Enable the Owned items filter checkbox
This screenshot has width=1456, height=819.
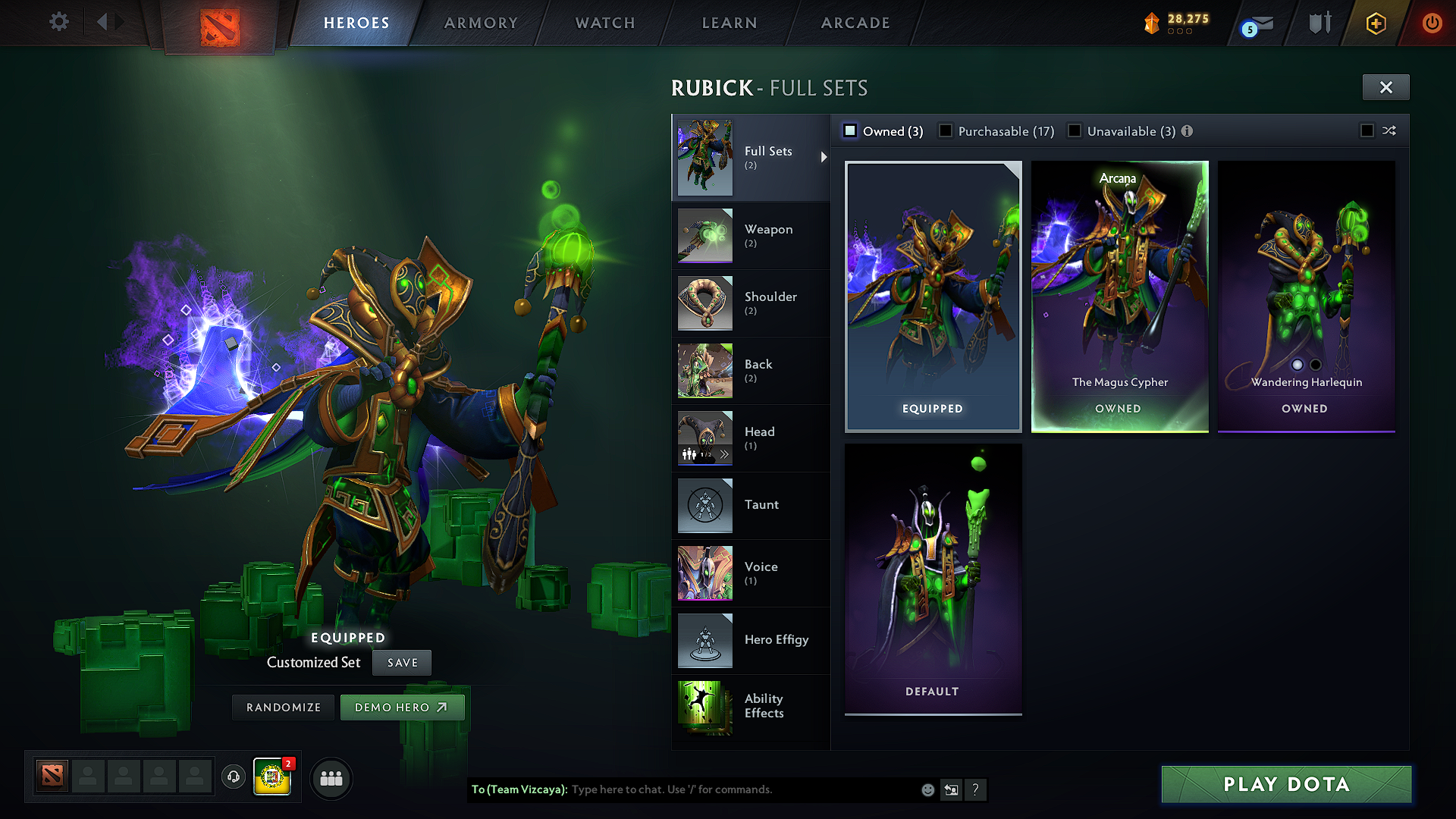(x=851, y=130)
